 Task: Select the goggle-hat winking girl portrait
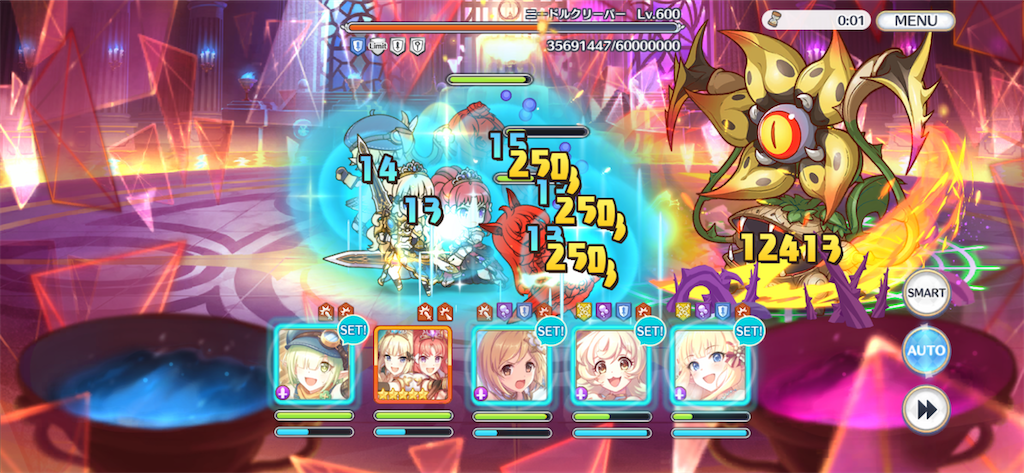coord(313,364)
